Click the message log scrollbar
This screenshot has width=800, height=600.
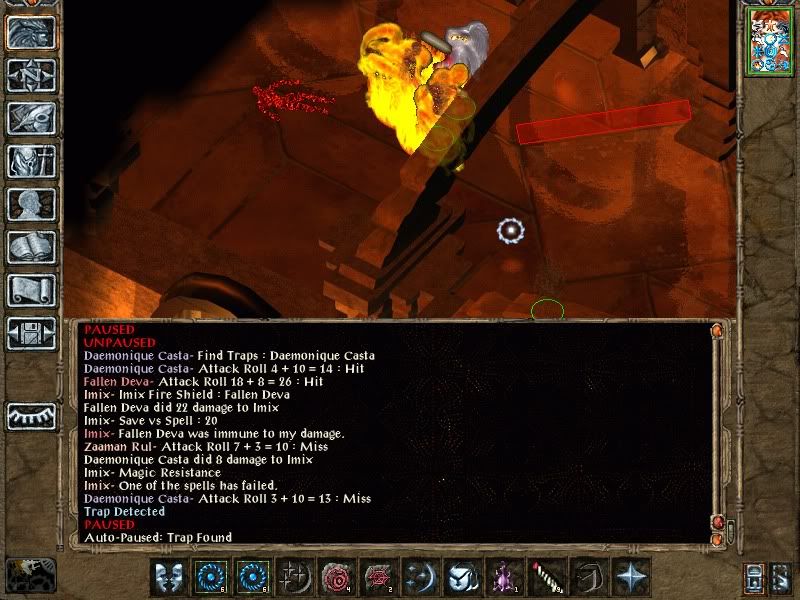[x=716, y=430]
